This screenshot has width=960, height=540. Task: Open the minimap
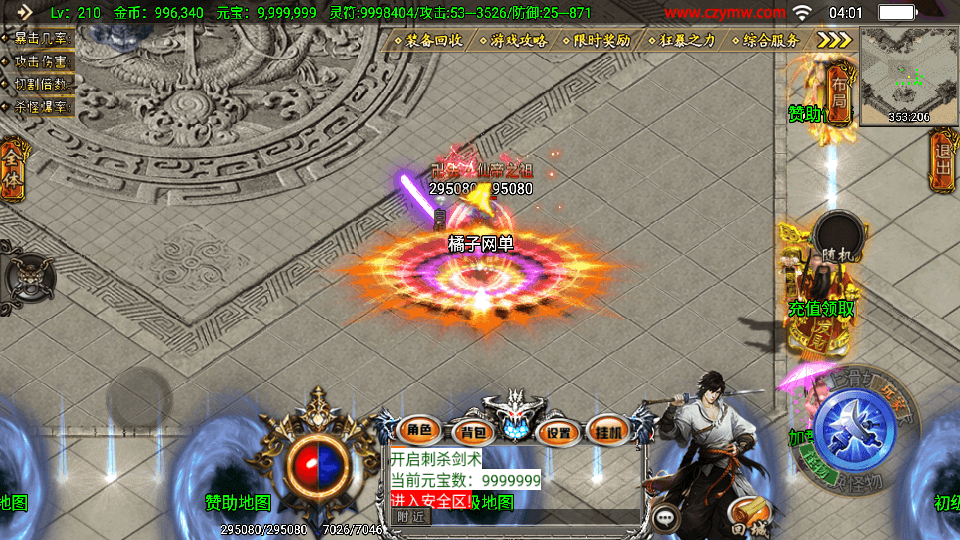(x=908, y=76)
